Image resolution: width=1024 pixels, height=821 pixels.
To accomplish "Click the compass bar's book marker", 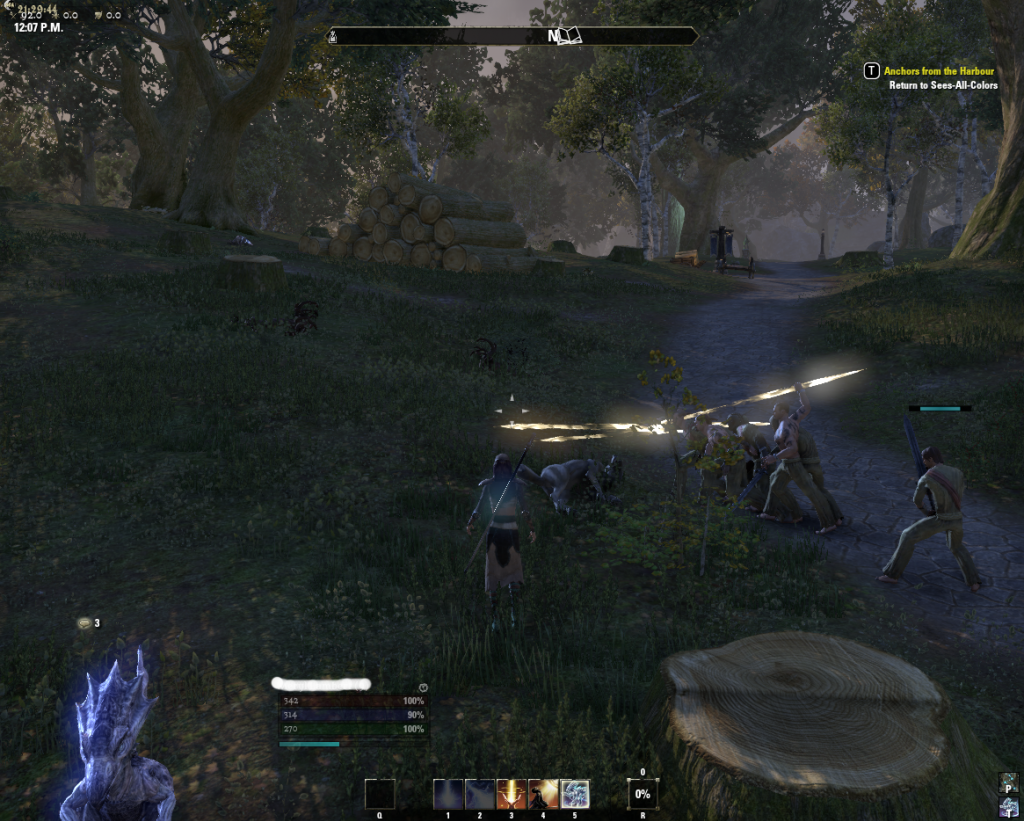I will point(569,36).
